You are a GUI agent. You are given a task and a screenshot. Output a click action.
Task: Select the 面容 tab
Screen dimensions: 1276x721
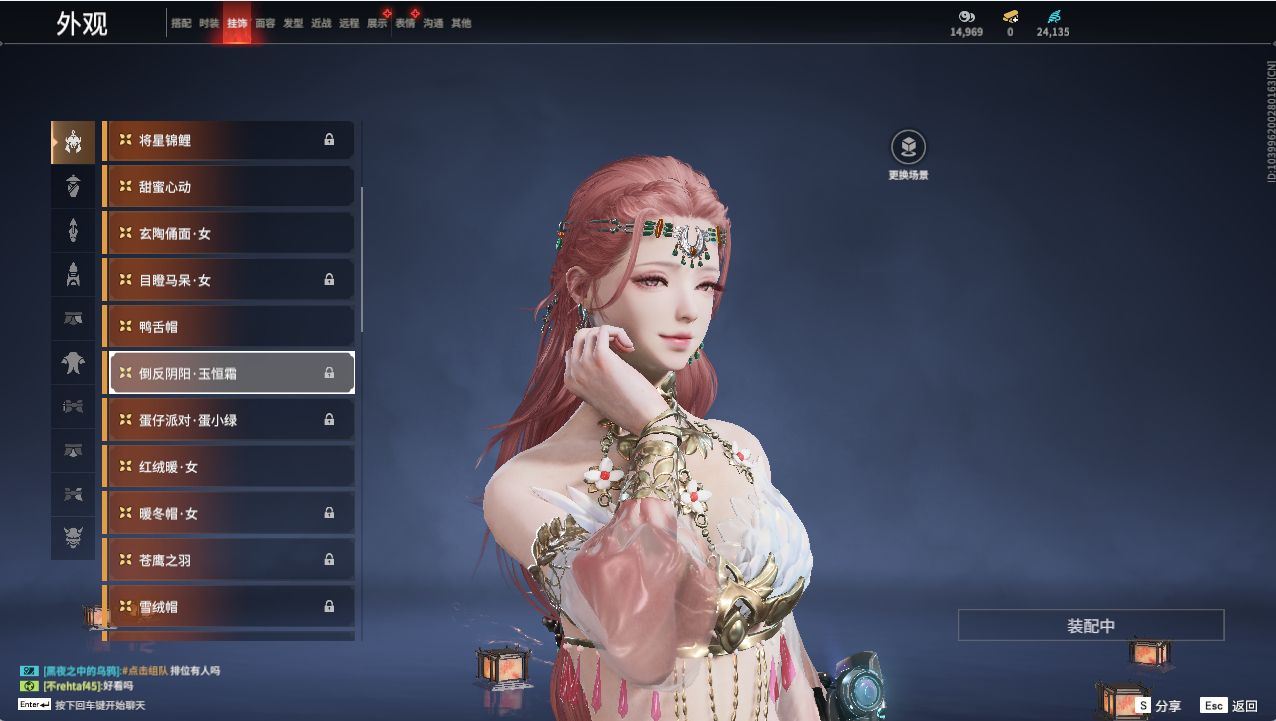[265, 23]
